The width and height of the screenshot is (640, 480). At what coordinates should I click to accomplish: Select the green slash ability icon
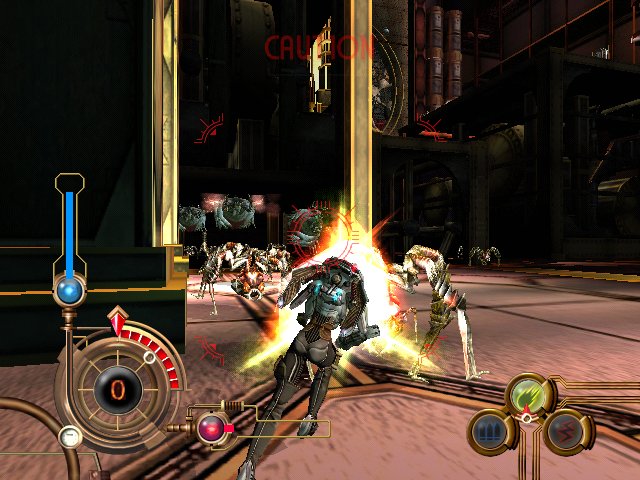click(527, 393)
